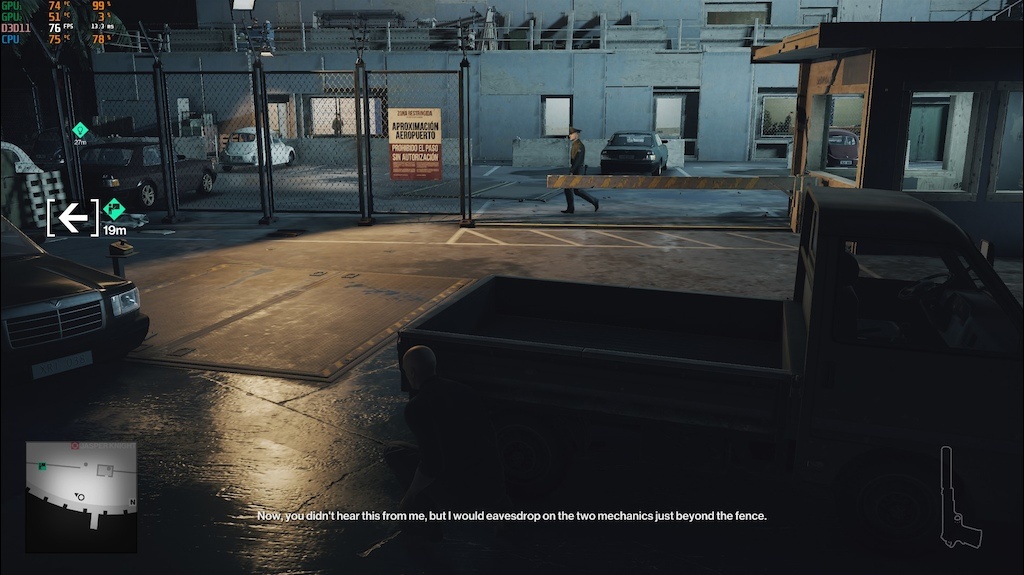
Task: Select the green objective marker at 19m
Action: point(113,210)
